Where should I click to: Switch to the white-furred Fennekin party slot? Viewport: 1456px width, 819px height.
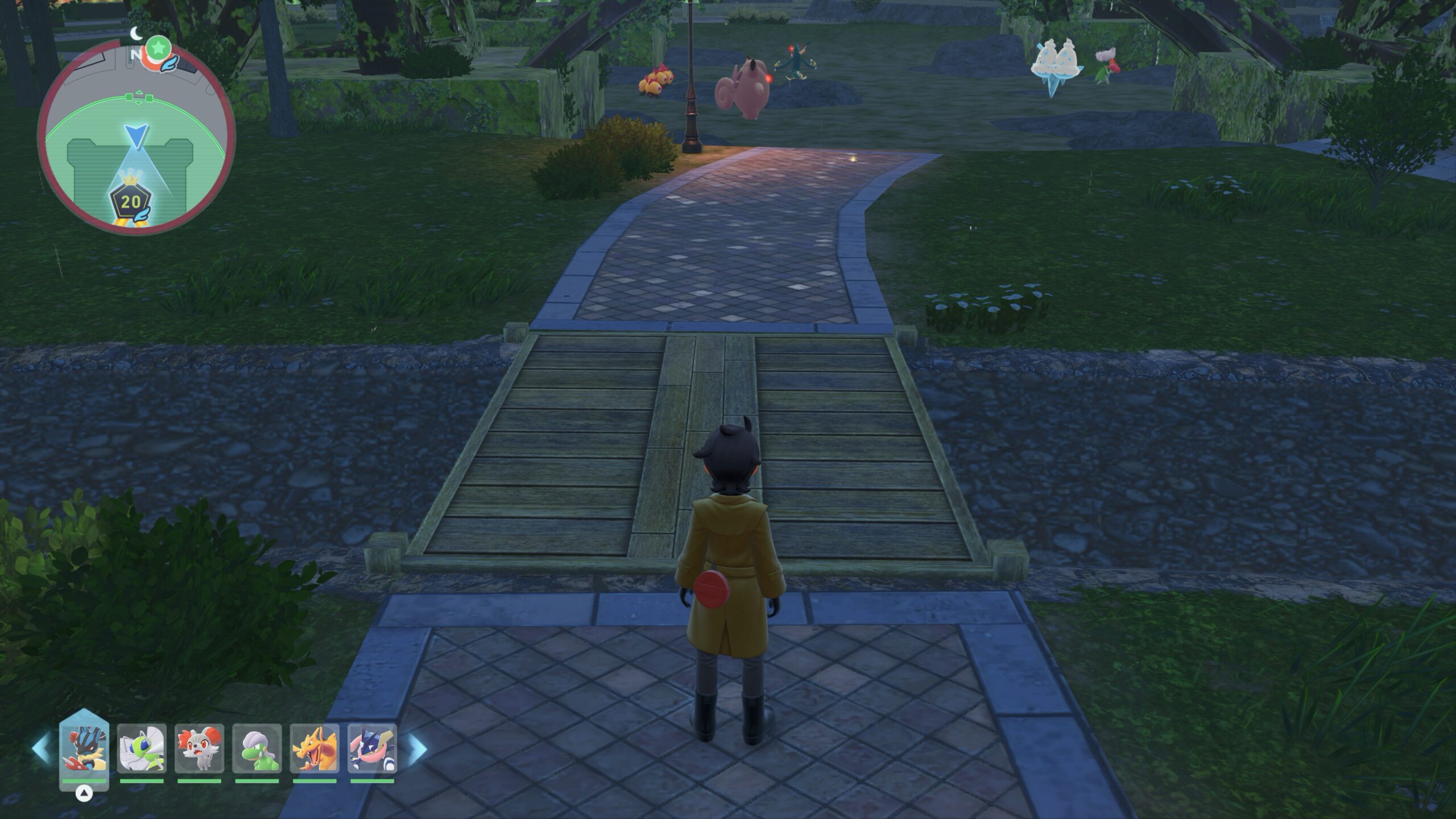point(199,748)
